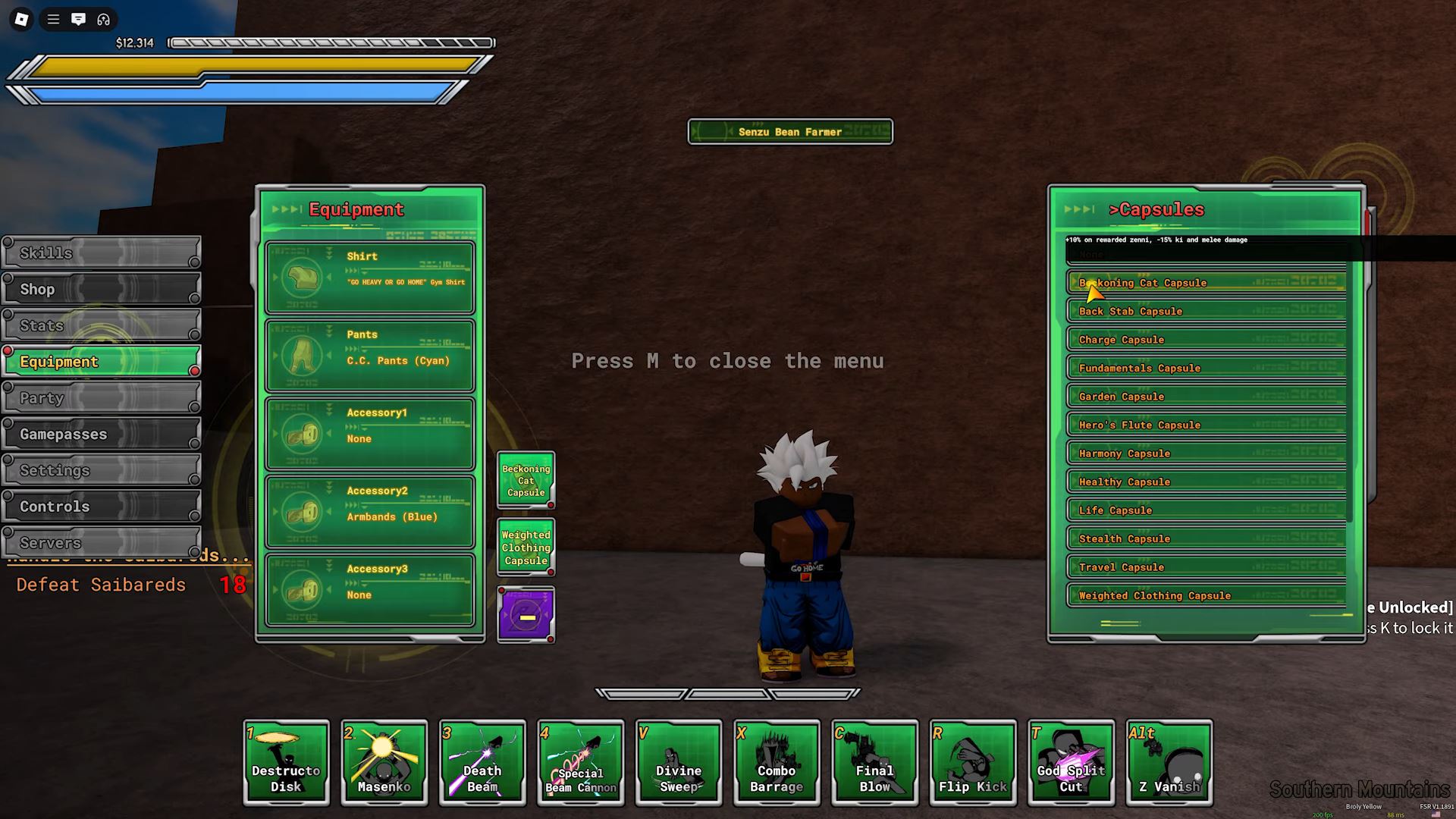Open the Stats menu
The height and width of the screenshot is (819, 1456).
[x=102, y=325]
